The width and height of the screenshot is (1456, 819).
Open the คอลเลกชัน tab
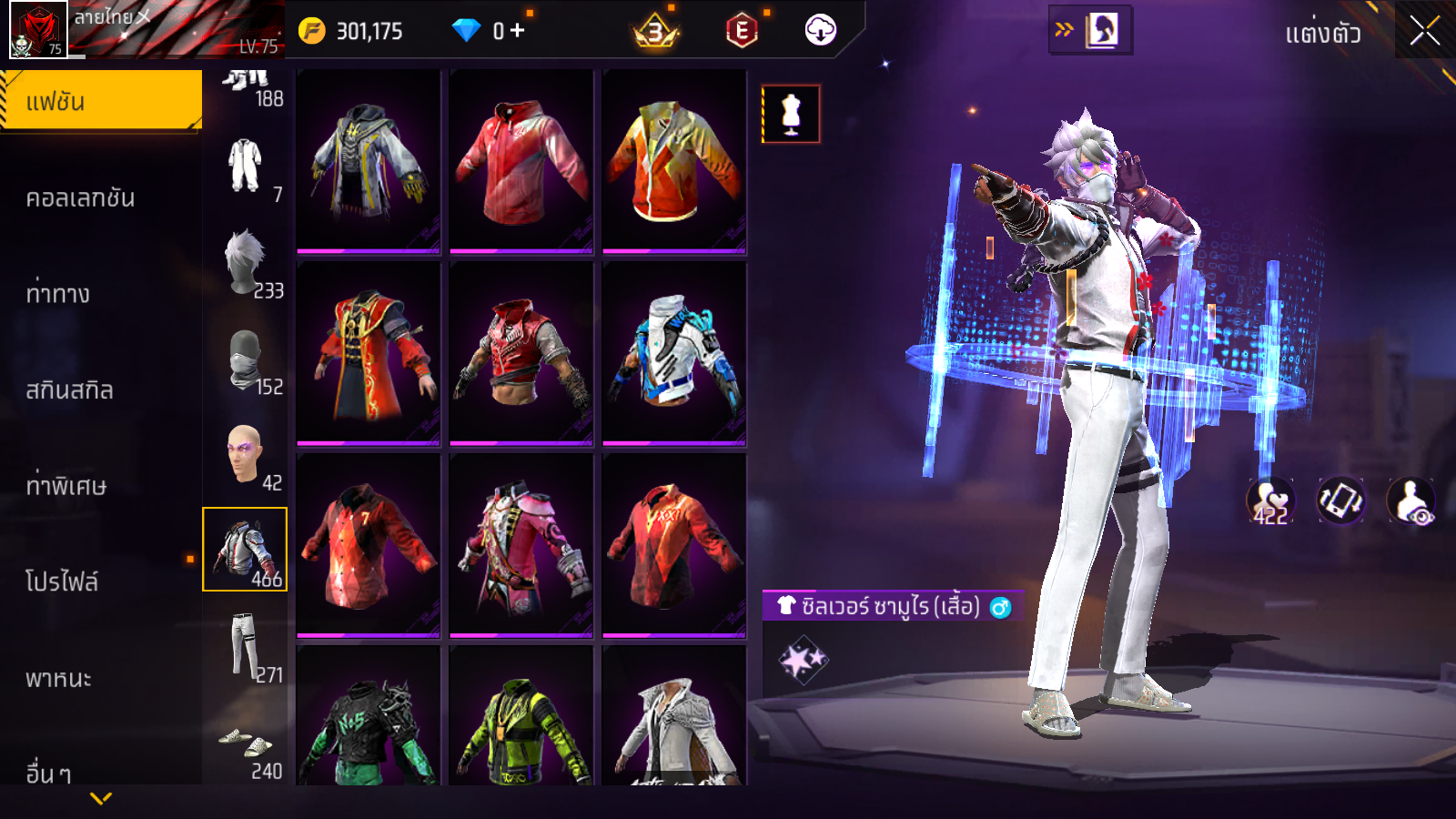[81, 198]
